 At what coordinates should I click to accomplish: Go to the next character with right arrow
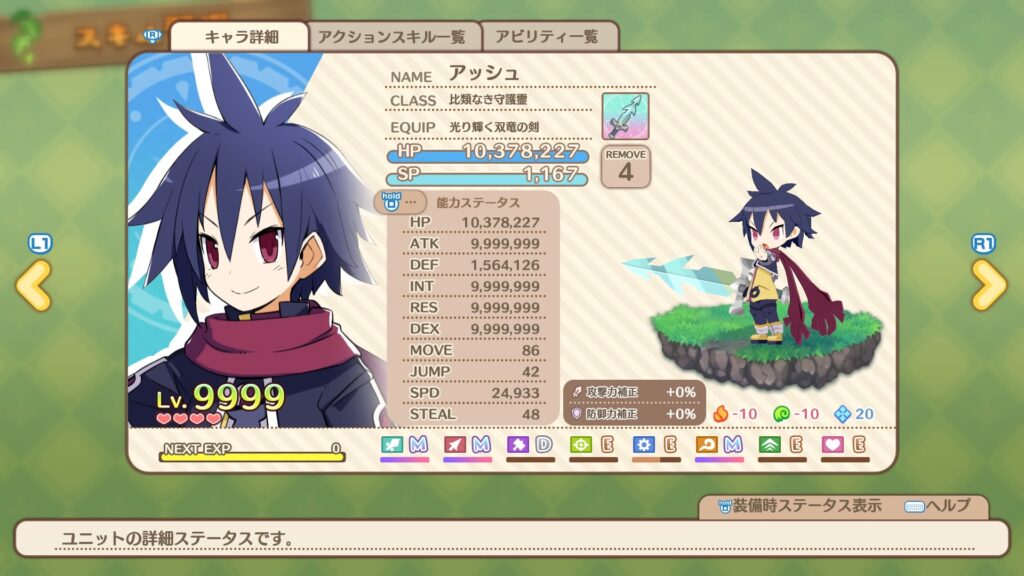pos(989,286)
